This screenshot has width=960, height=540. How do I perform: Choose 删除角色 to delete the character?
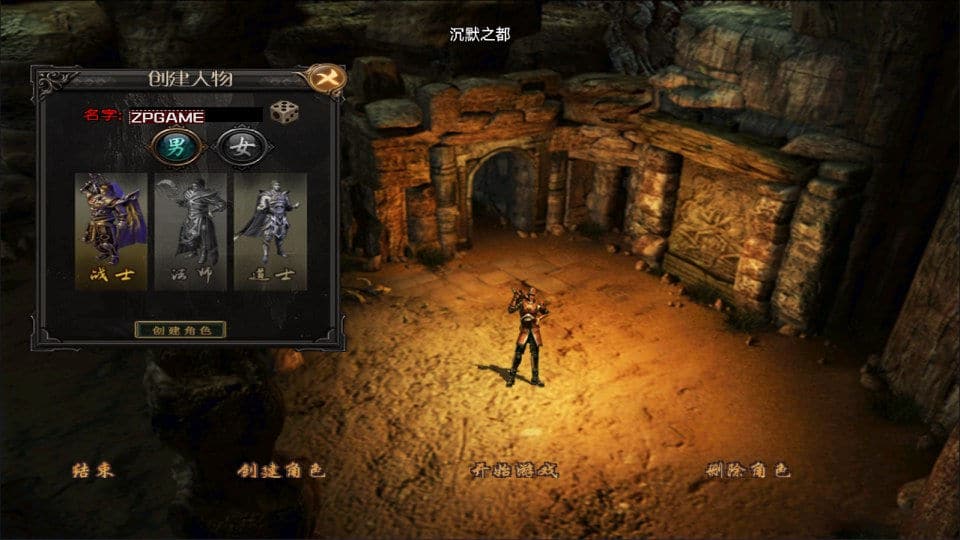pyautogui.click(x=747, y=470)
